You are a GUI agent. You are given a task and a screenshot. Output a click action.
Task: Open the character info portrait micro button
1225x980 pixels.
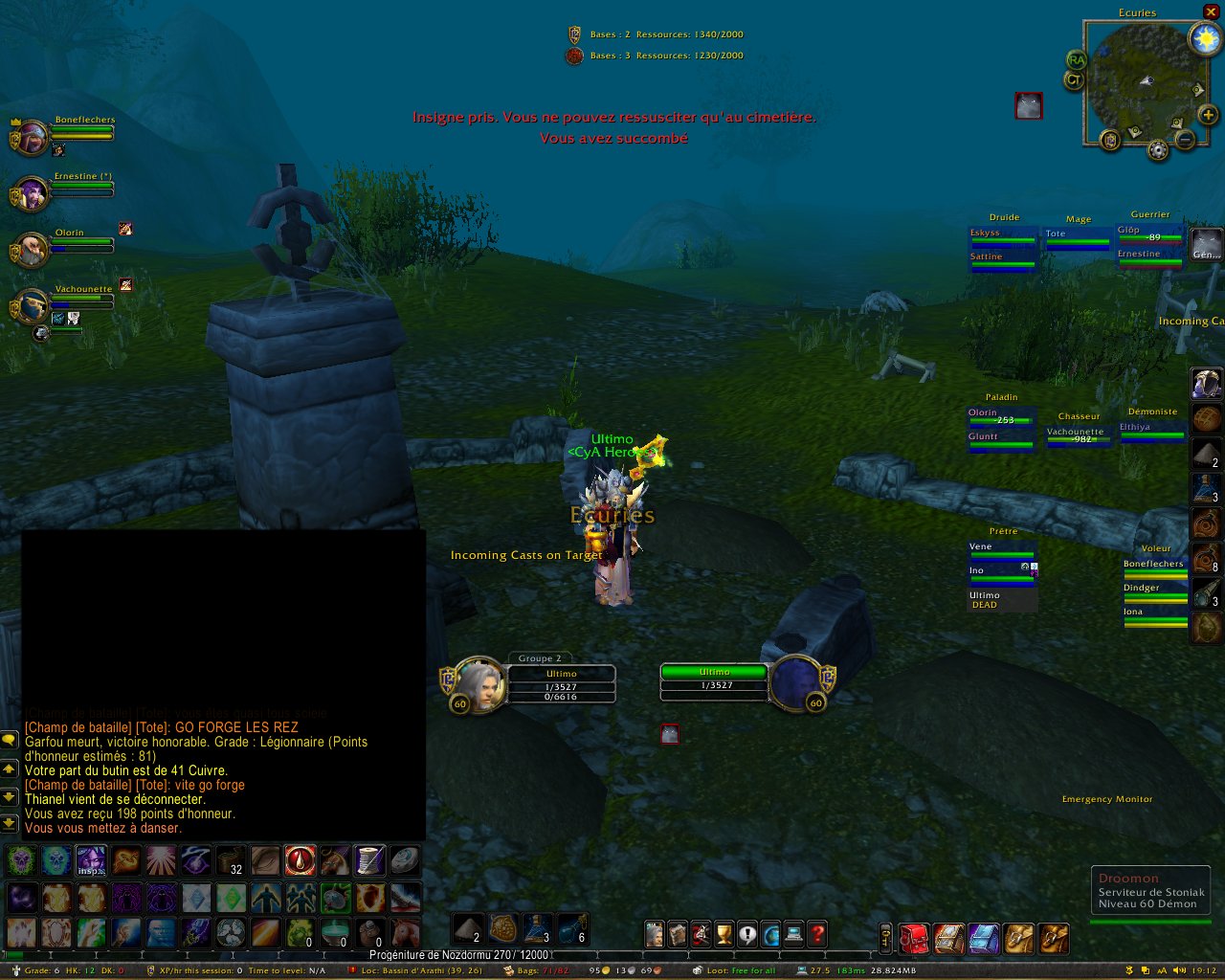click(654, 934)
